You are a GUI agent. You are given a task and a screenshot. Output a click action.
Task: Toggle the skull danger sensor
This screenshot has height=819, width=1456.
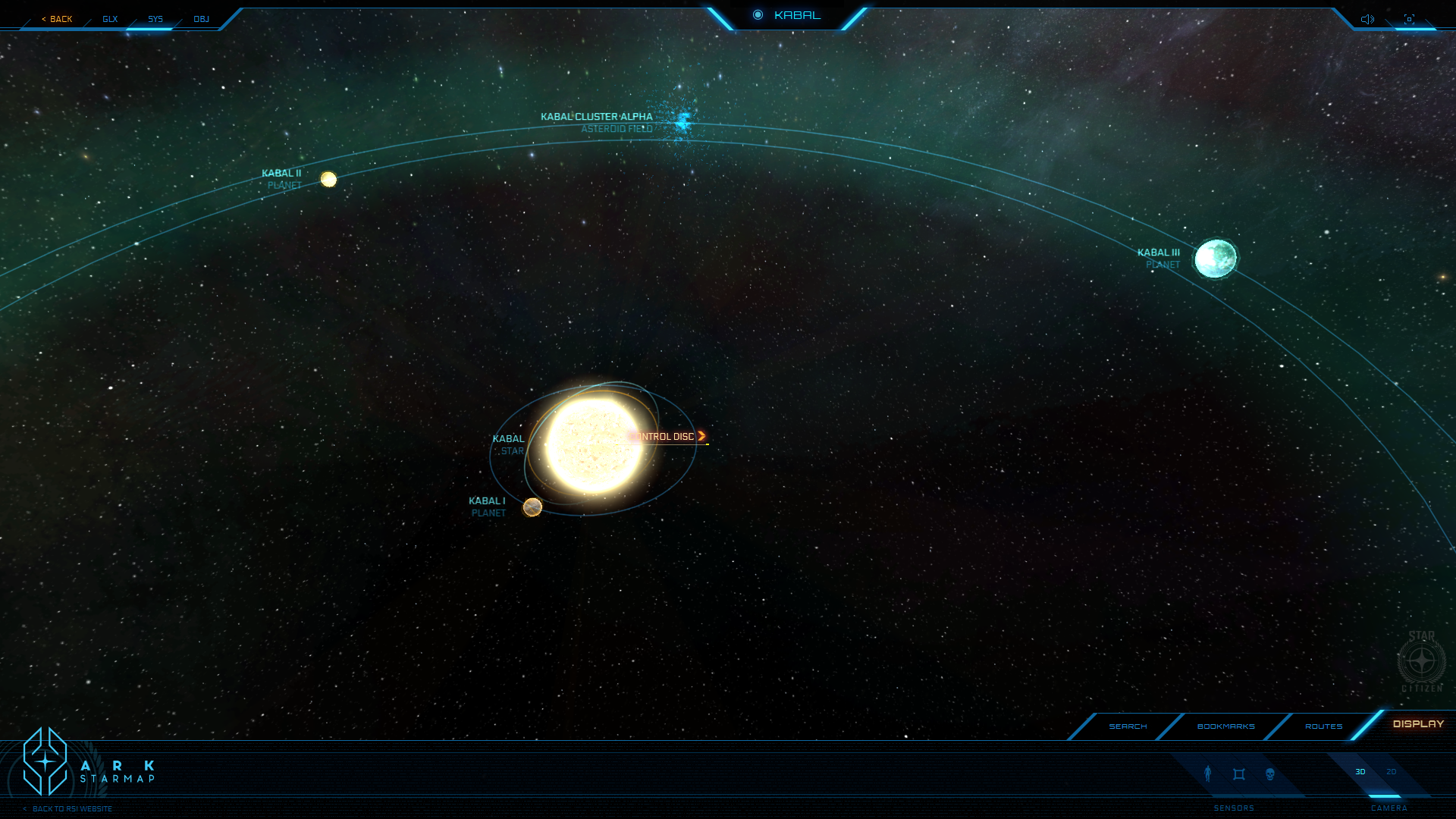click(1270, 774)
